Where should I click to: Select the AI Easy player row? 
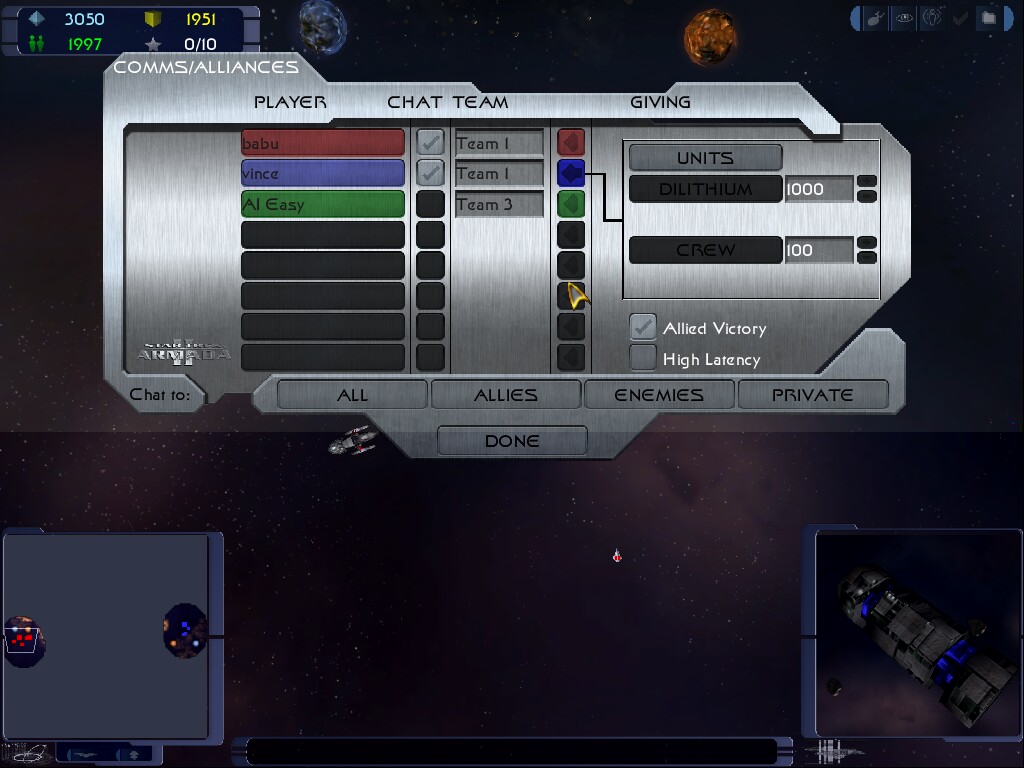322,204
